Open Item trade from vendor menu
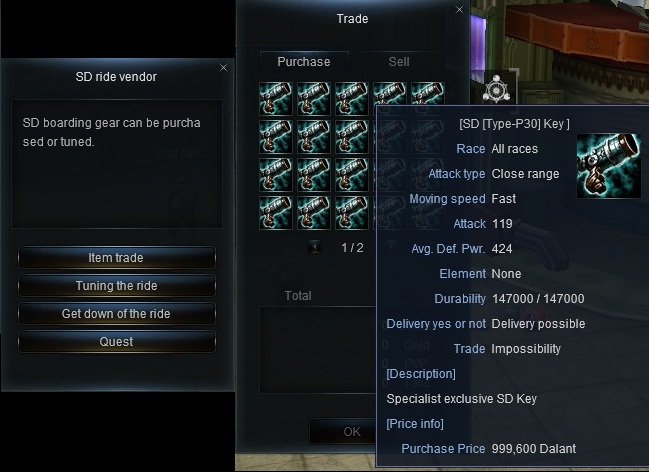Viewport: 649px width, 472px height. pyautogui.click(x=116, y=258)
